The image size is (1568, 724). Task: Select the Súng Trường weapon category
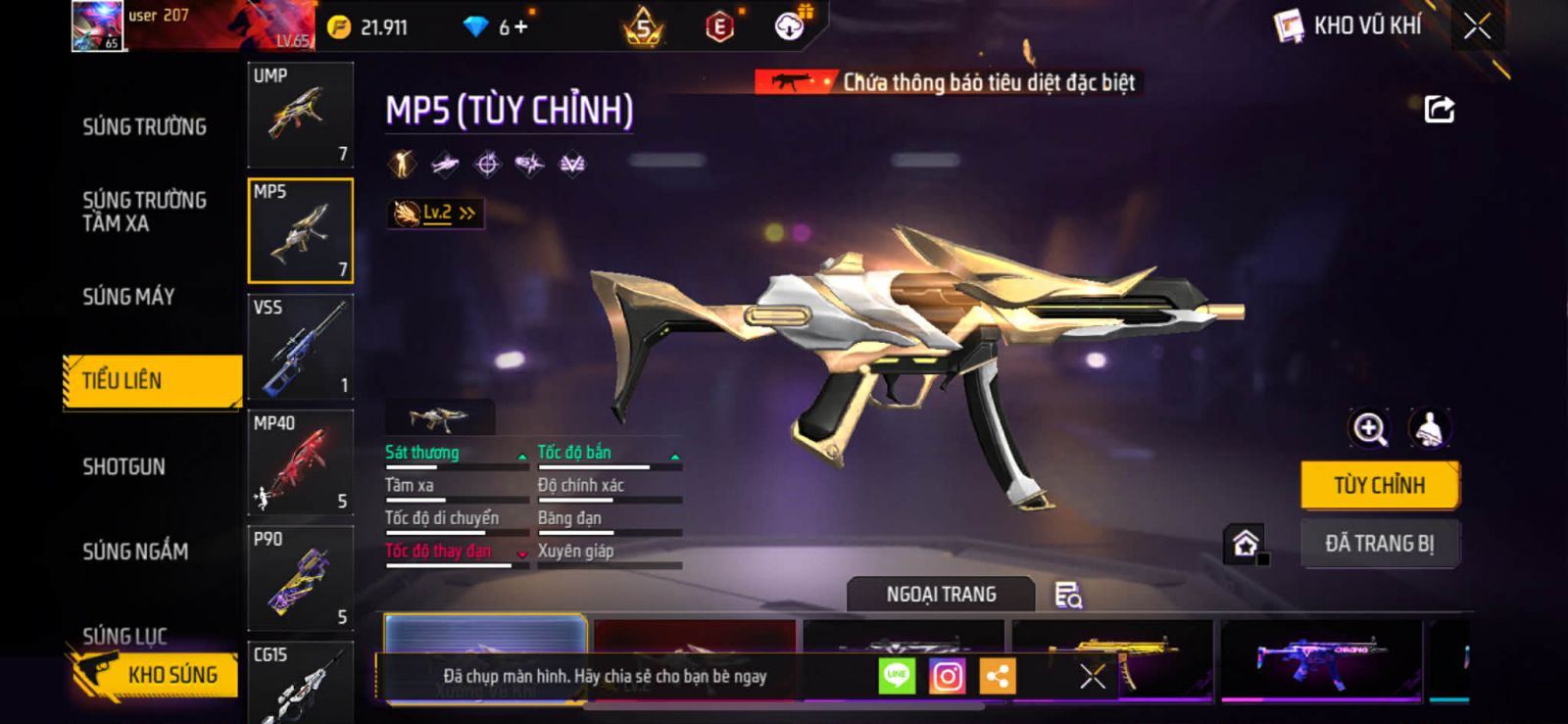[x=144, y=126]
